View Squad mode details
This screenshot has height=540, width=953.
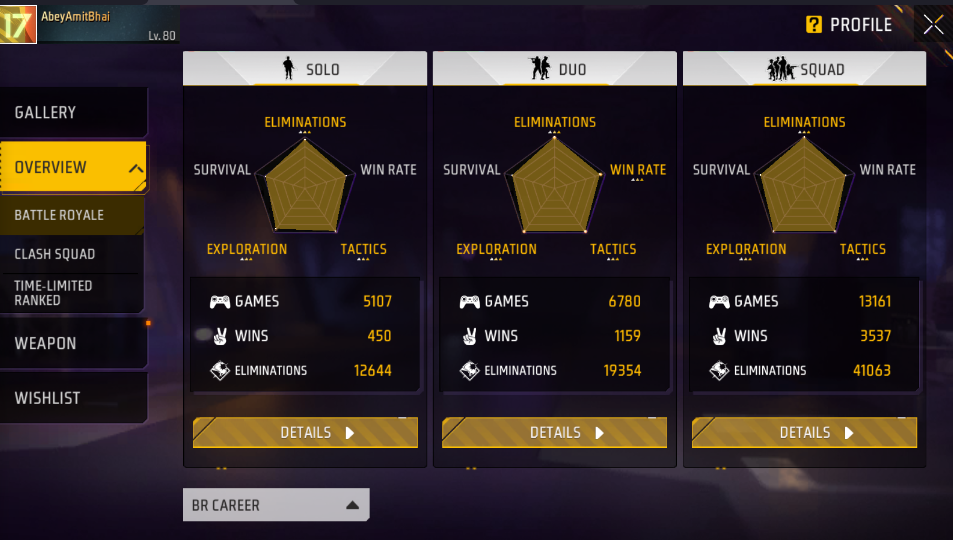(804, 433)
